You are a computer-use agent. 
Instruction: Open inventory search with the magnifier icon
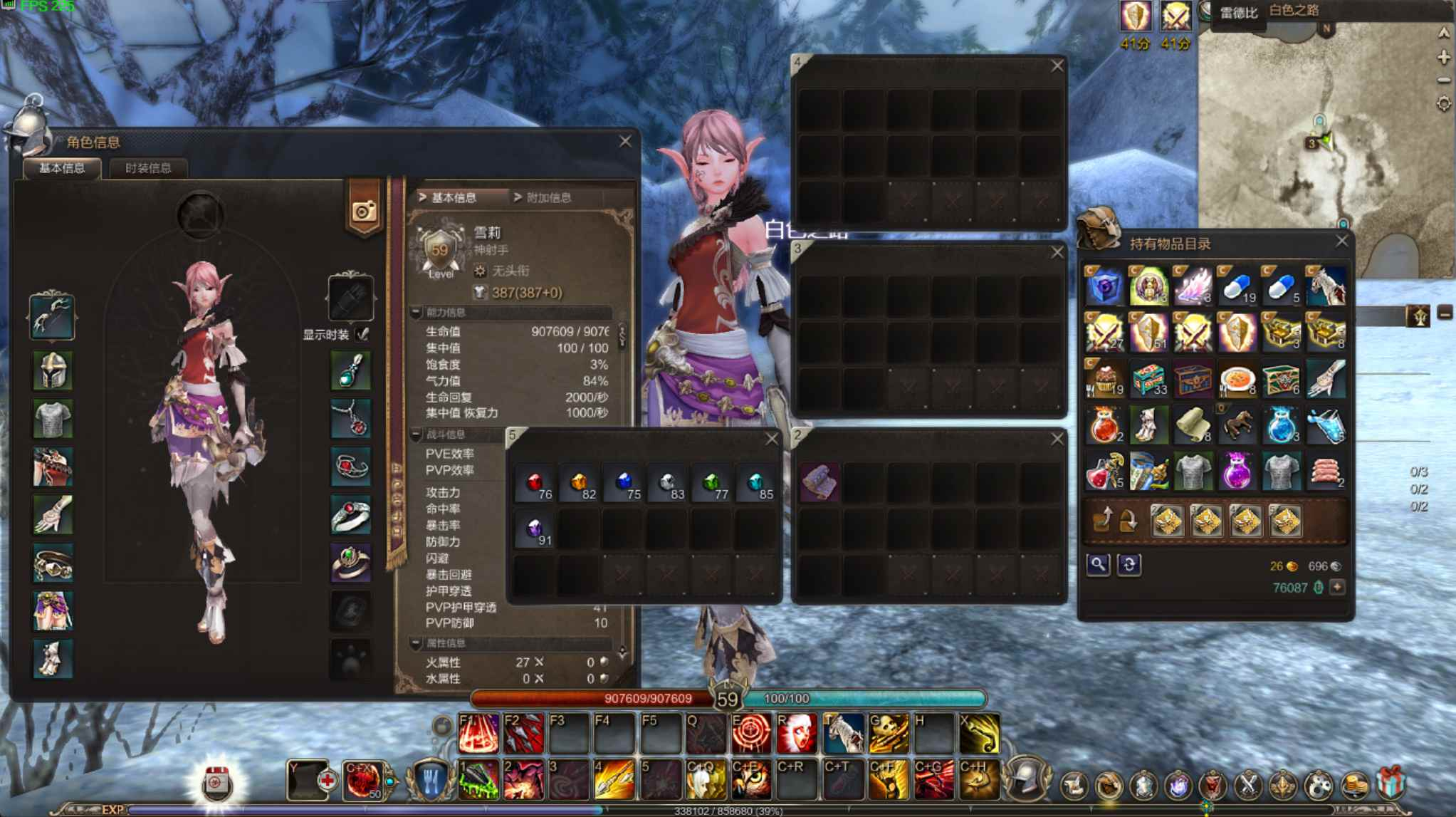1099,565
